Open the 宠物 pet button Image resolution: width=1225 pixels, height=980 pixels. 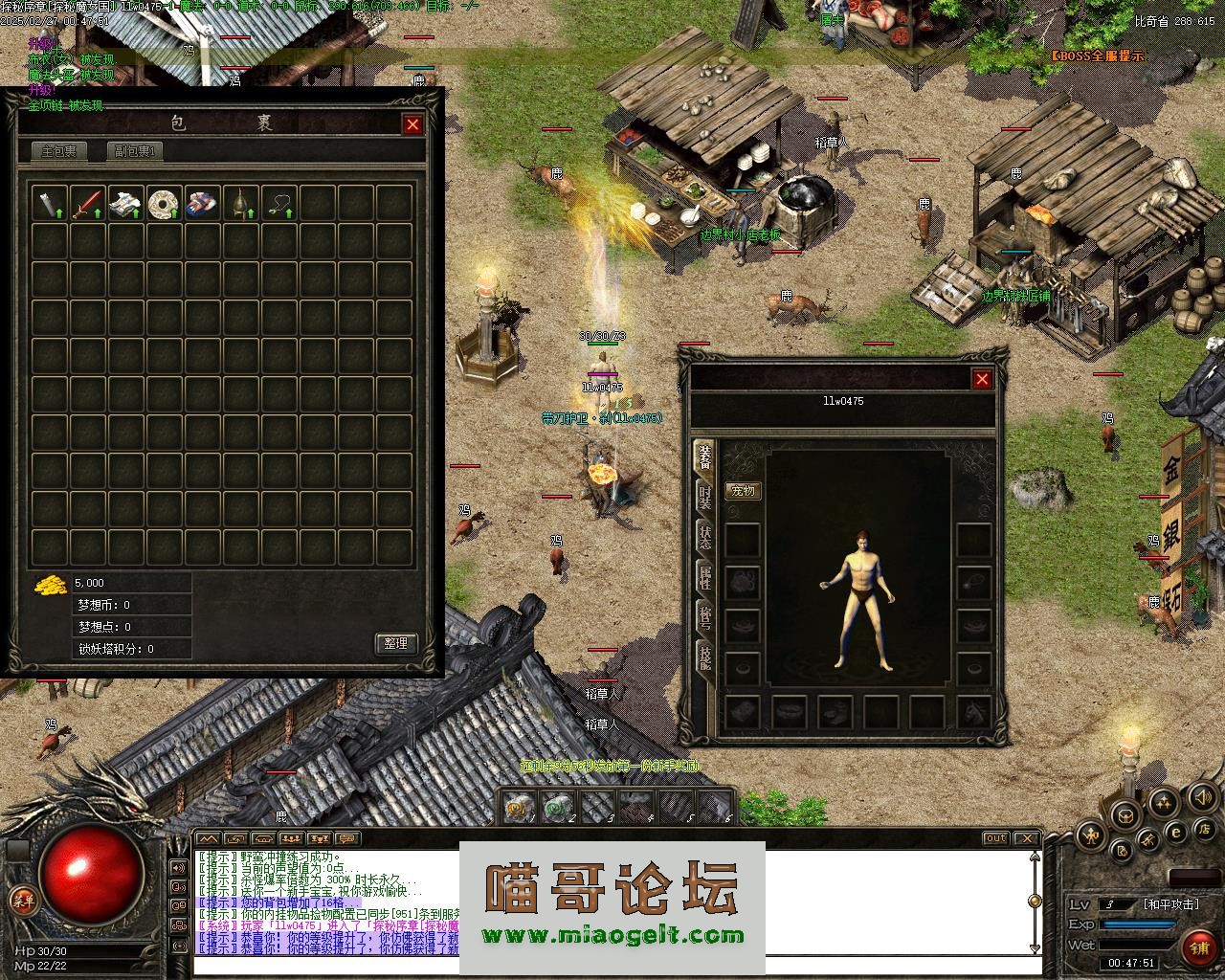[743, 491]
